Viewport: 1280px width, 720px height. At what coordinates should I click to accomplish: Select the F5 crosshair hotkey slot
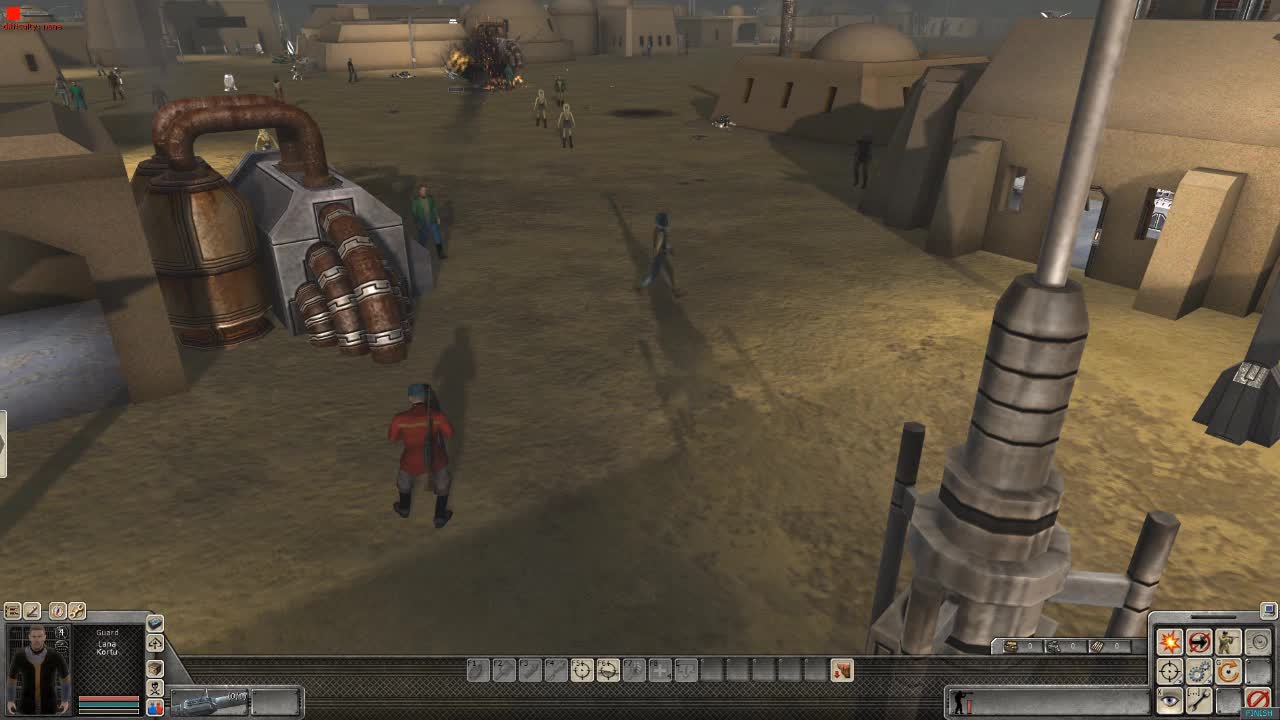click(582, 669)
